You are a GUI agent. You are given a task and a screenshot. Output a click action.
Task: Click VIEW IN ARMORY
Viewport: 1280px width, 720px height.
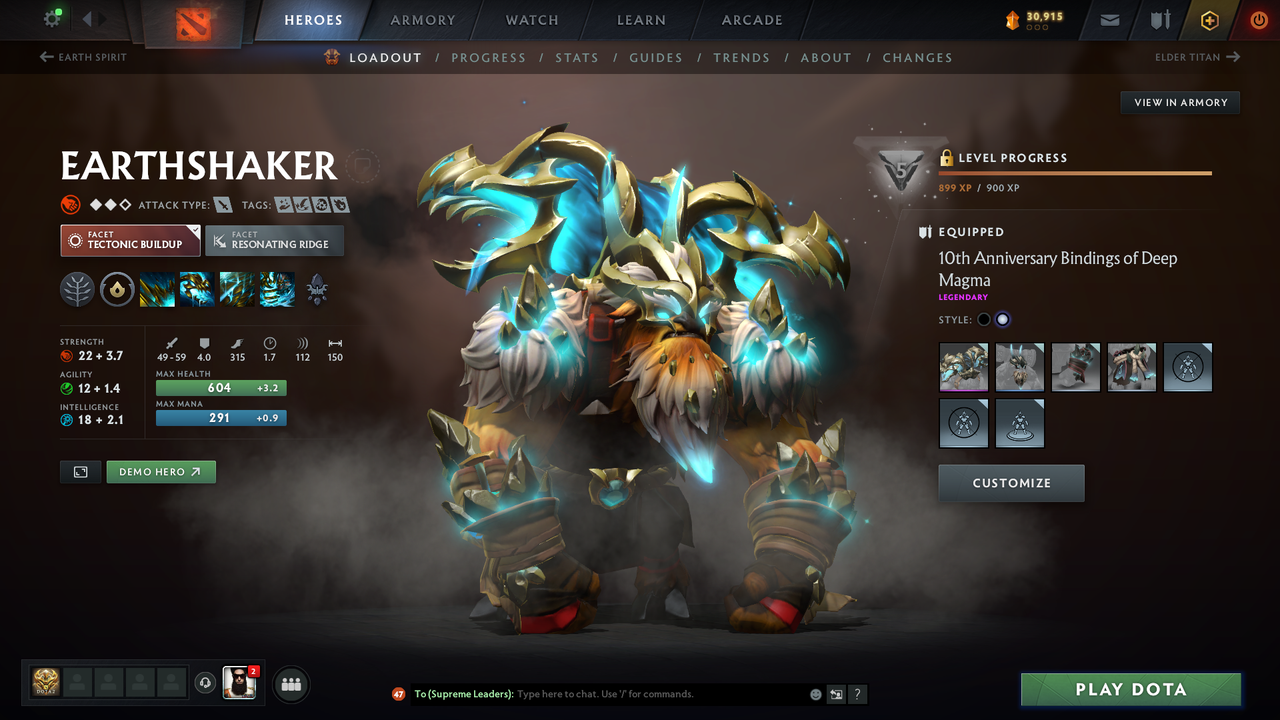(1179, 102)
